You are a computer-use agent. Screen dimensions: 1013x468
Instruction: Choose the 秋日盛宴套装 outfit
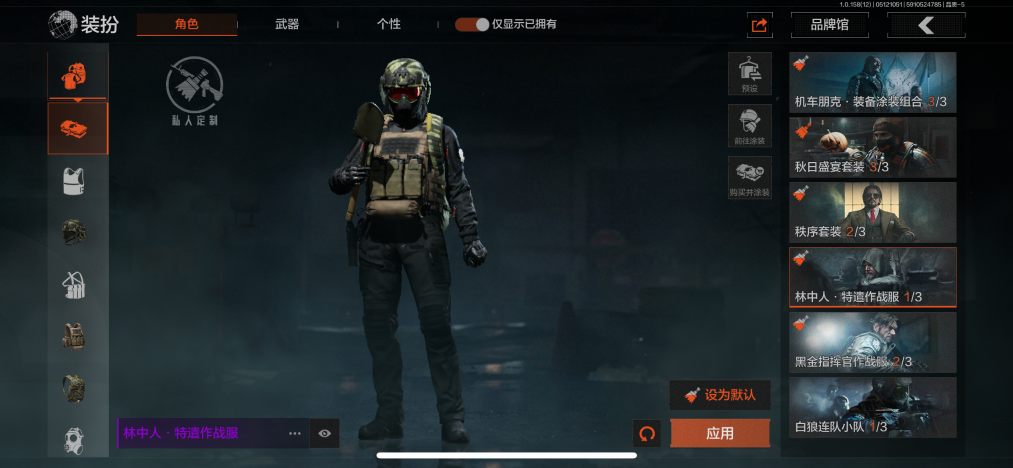pos(872,147)
